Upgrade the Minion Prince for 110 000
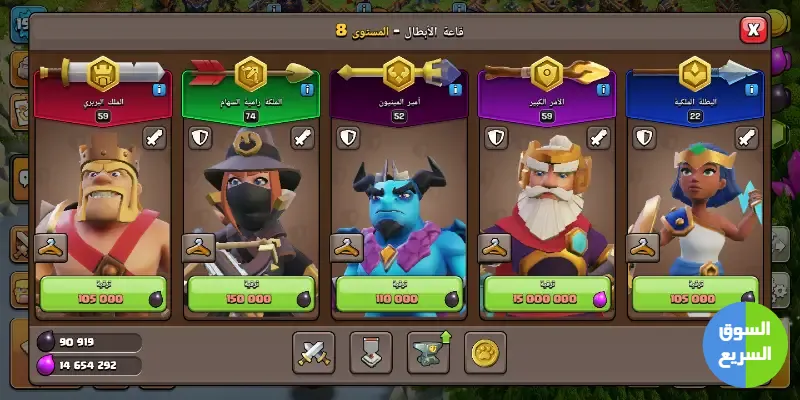The image size is (800, 400). [x=398, y=296]
